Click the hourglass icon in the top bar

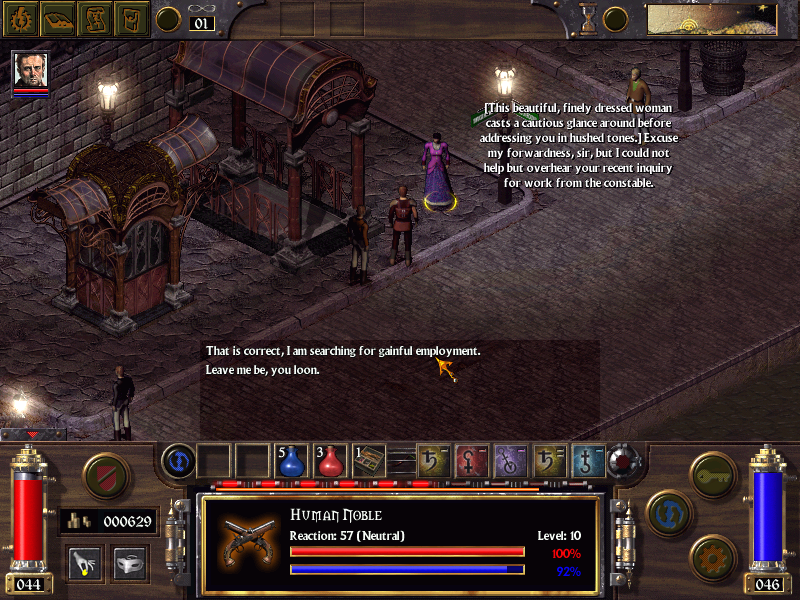(x=588, y=17)
